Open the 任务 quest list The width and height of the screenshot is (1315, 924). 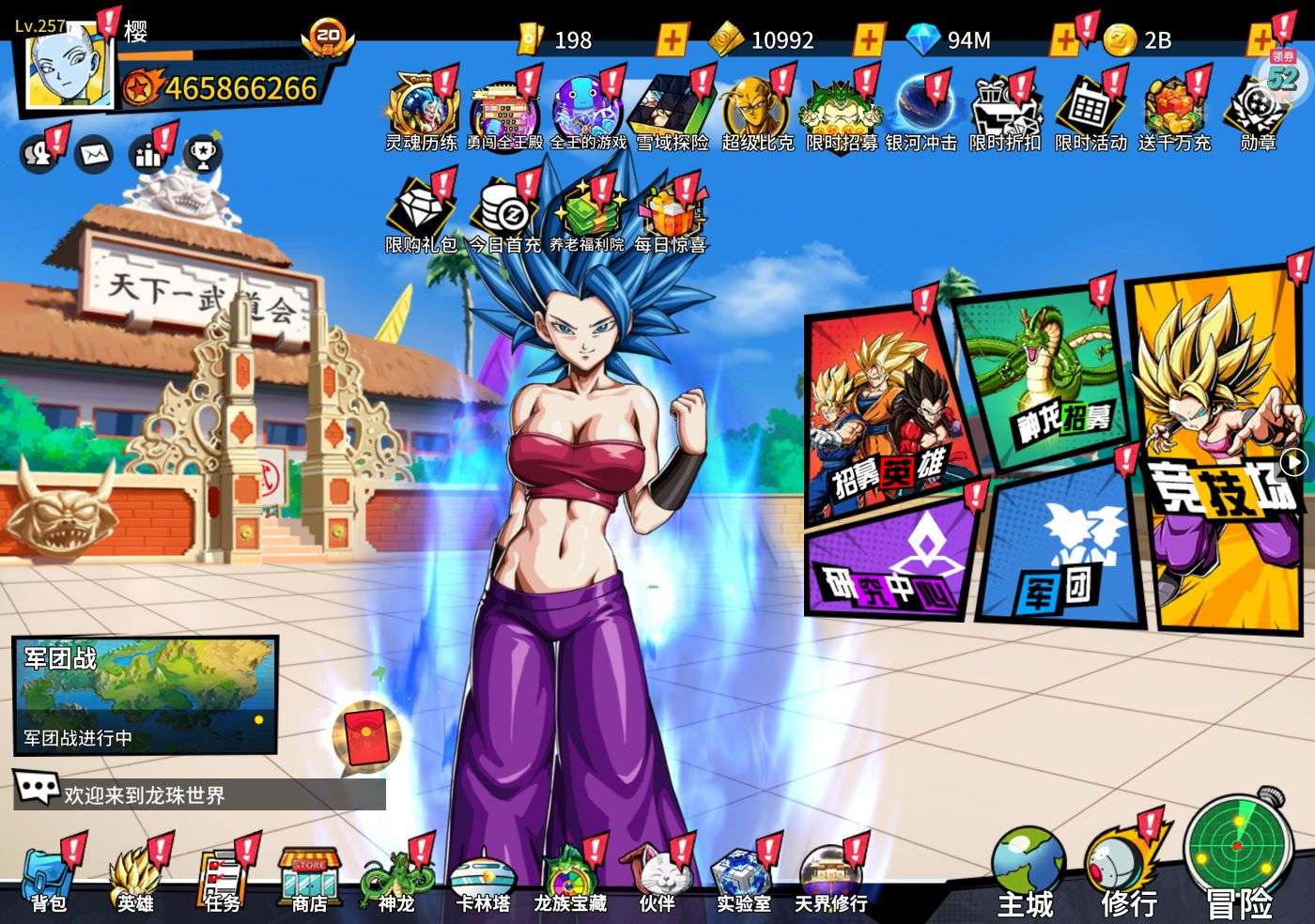[x=223, y=879]
